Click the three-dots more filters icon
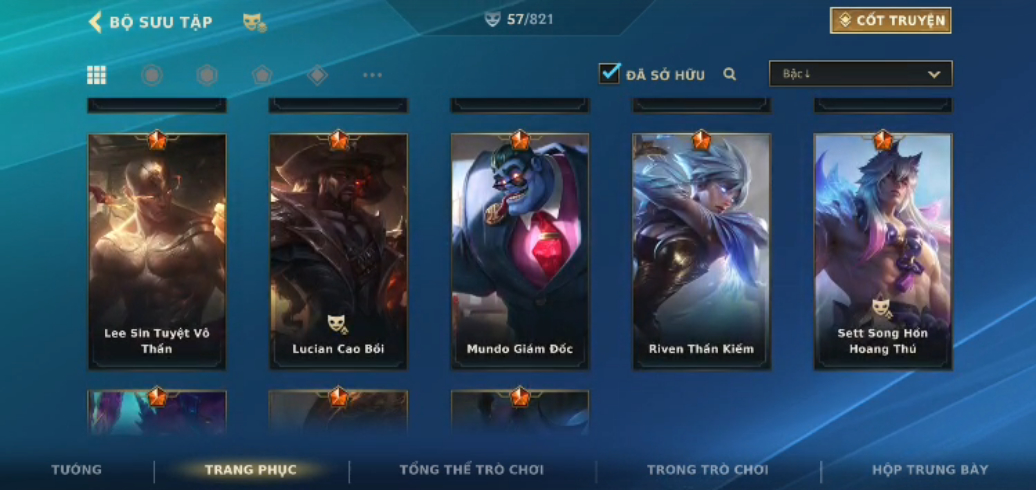Screen dimensions: 1036x490 [372, 75]
